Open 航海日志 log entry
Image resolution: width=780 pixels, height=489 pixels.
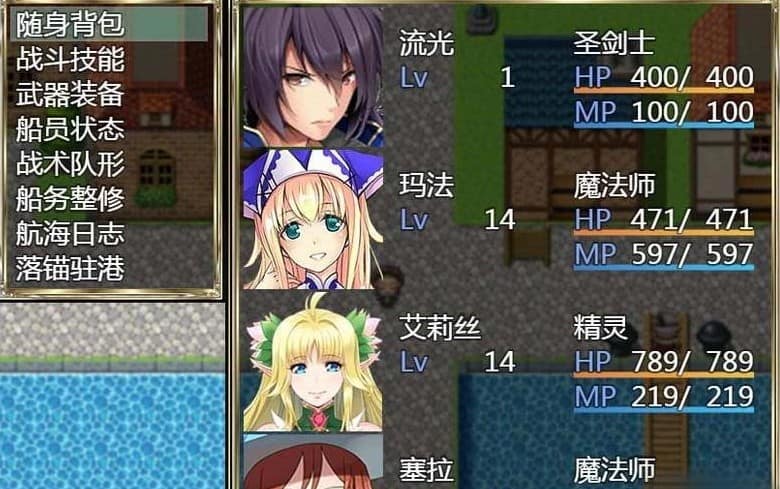tap(70, 233)
